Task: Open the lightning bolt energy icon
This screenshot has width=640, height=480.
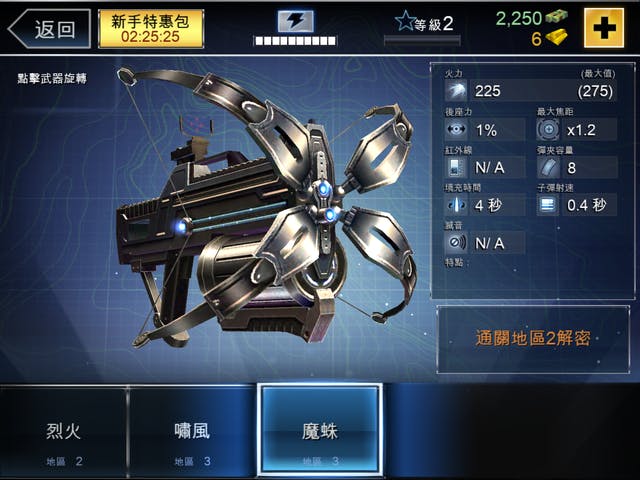Action: 295,21
